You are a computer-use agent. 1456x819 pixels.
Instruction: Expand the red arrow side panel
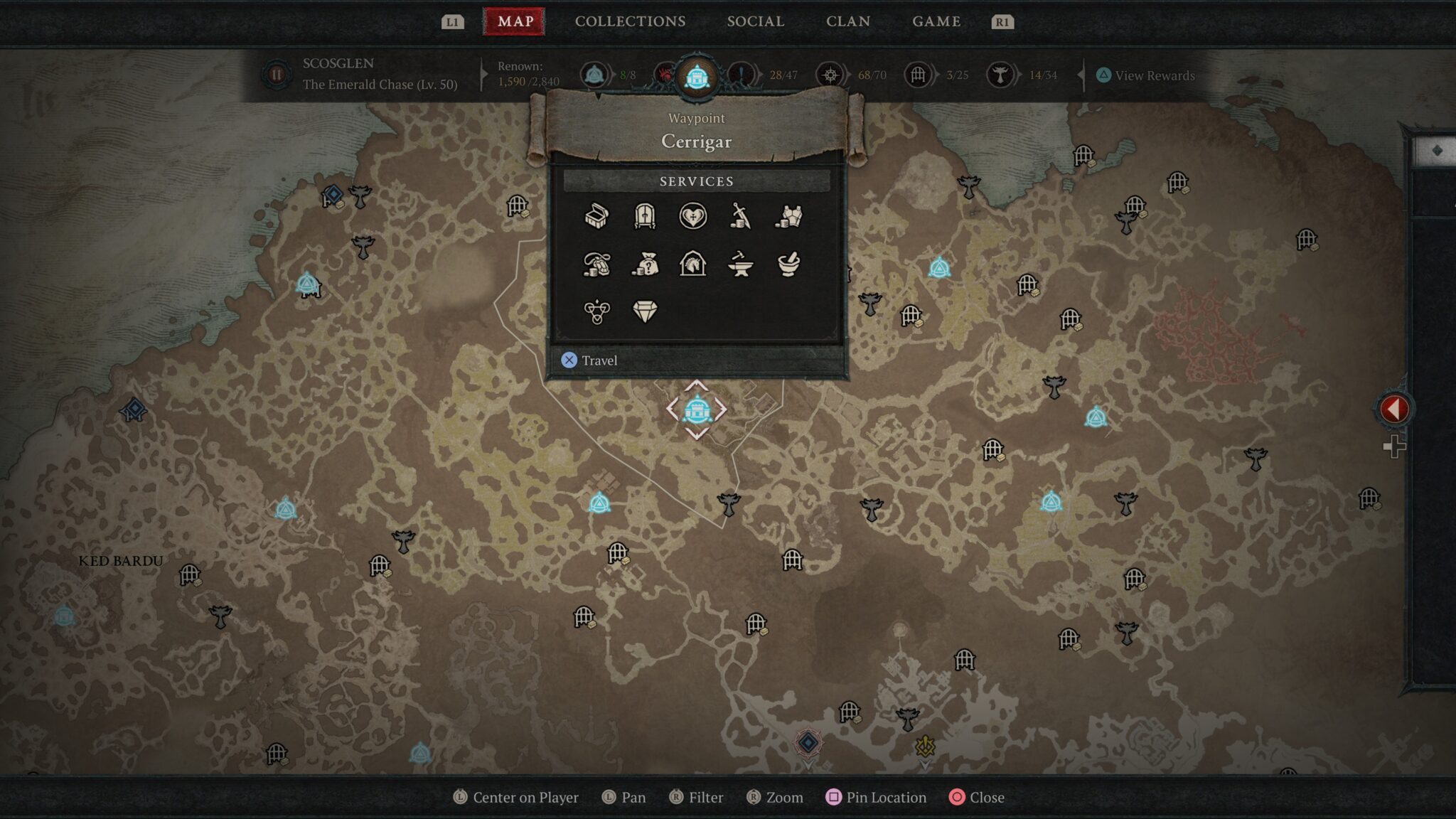pos(1394,409)
